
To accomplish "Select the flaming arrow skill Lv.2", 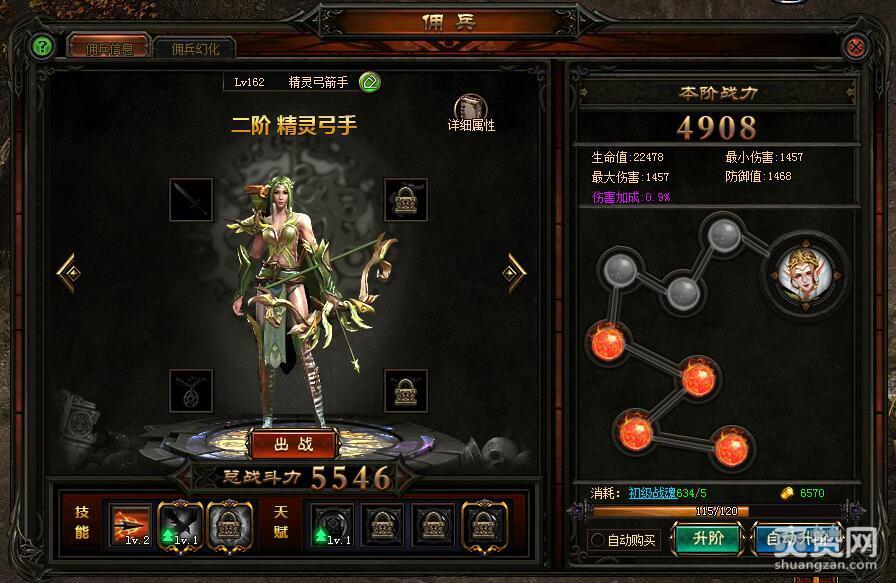I will (130, 522).
